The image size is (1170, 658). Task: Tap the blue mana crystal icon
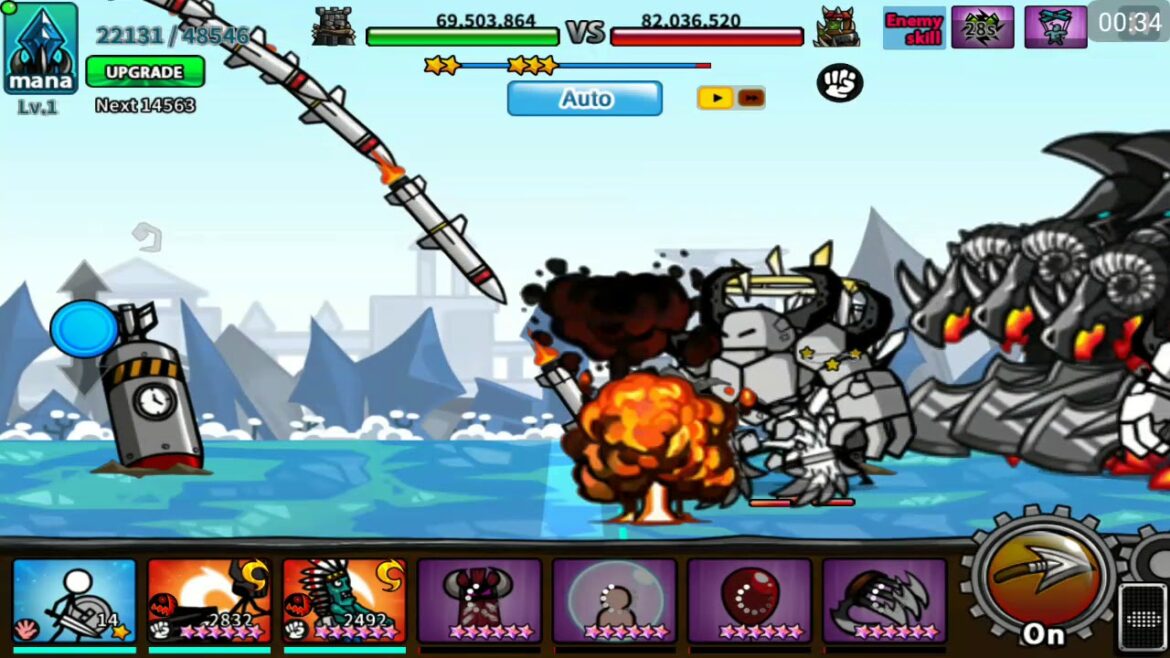click(41, 47)
